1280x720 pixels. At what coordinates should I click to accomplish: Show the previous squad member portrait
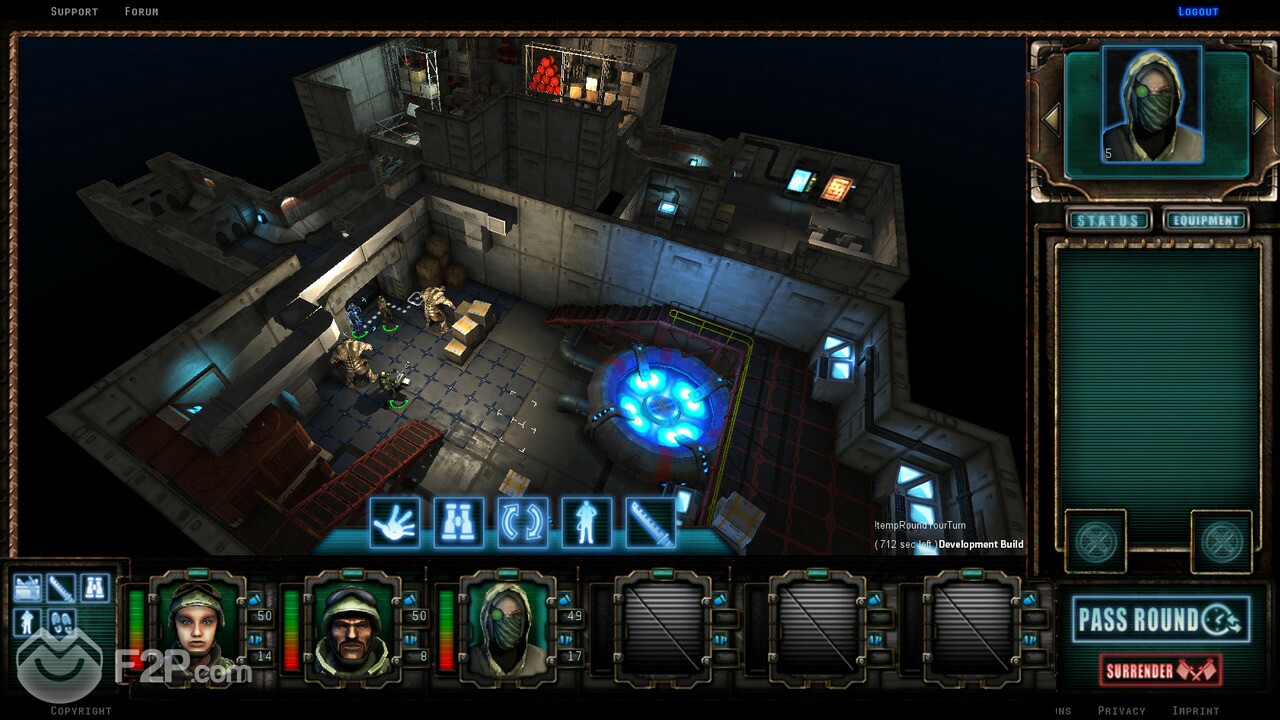click(1051, 119)
